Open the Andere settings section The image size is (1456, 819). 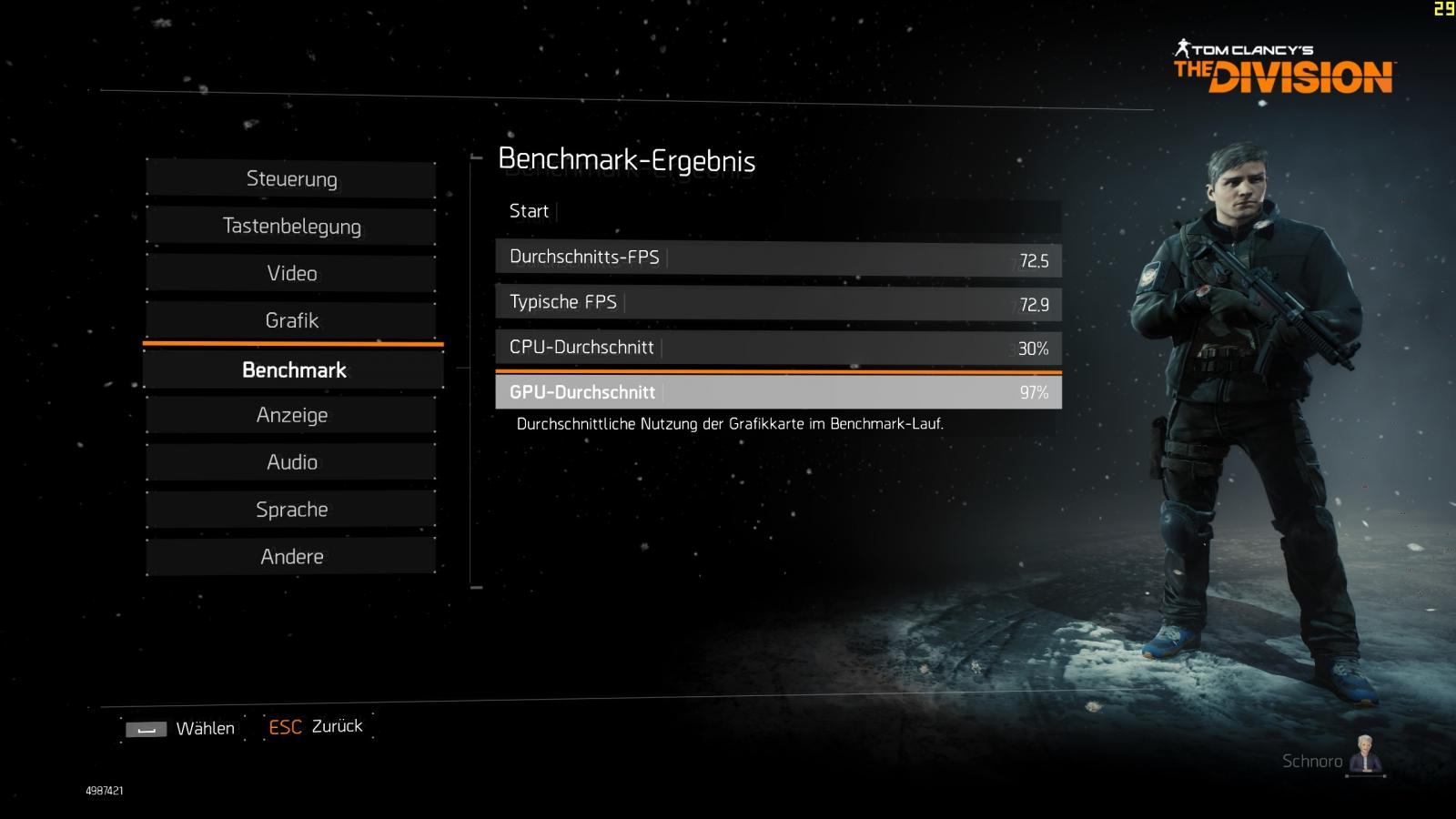coord(291,557)
